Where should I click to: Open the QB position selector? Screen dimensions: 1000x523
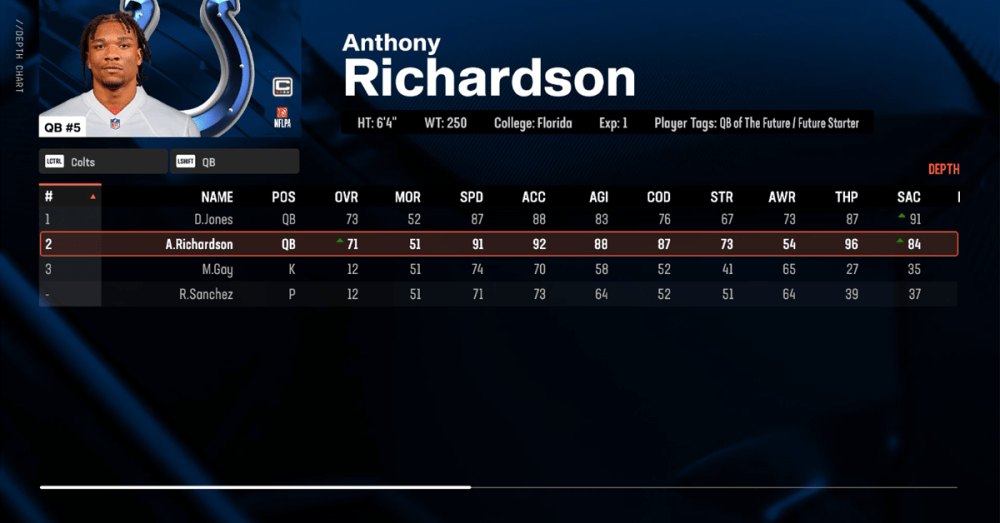[234, 161]
